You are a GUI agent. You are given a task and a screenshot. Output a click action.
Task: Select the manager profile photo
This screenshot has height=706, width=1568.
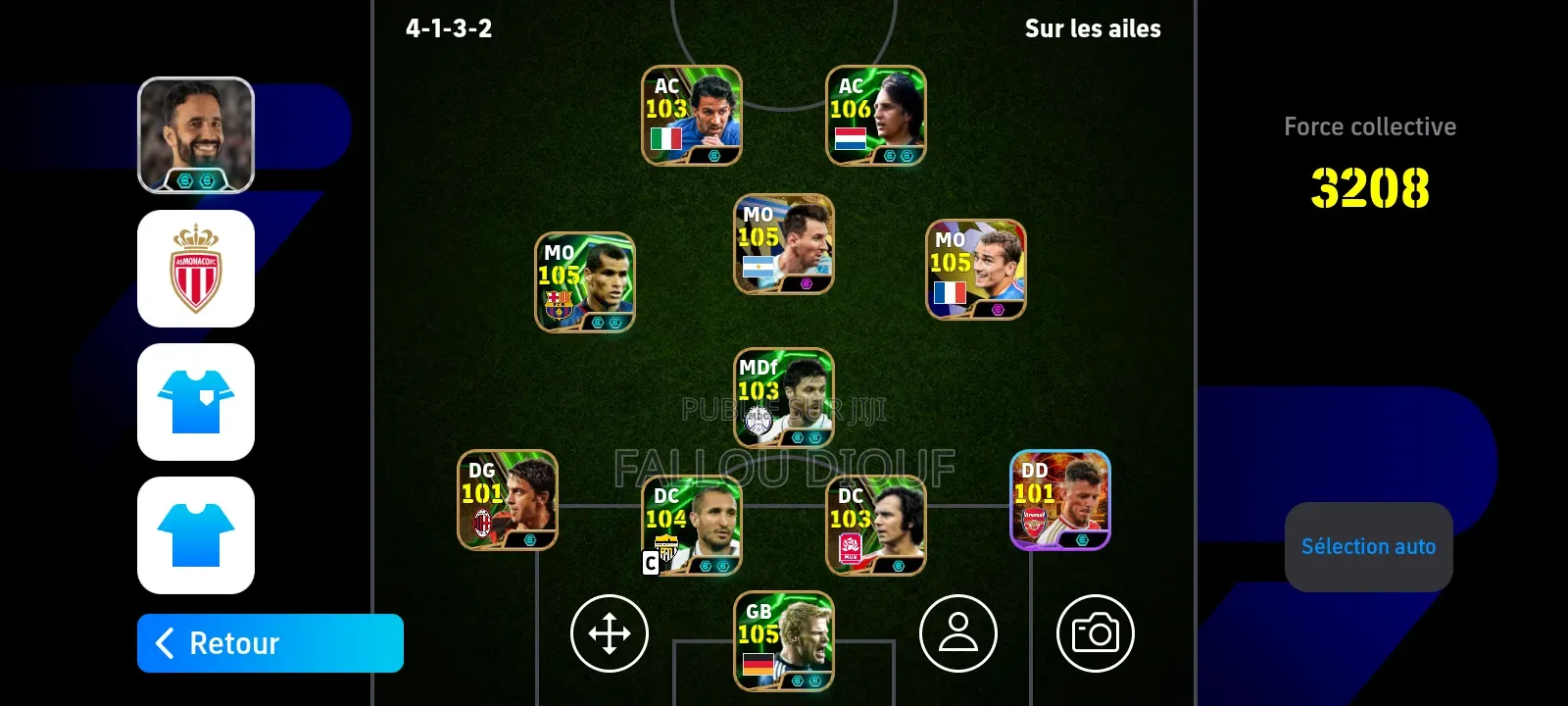pos(196,134)
